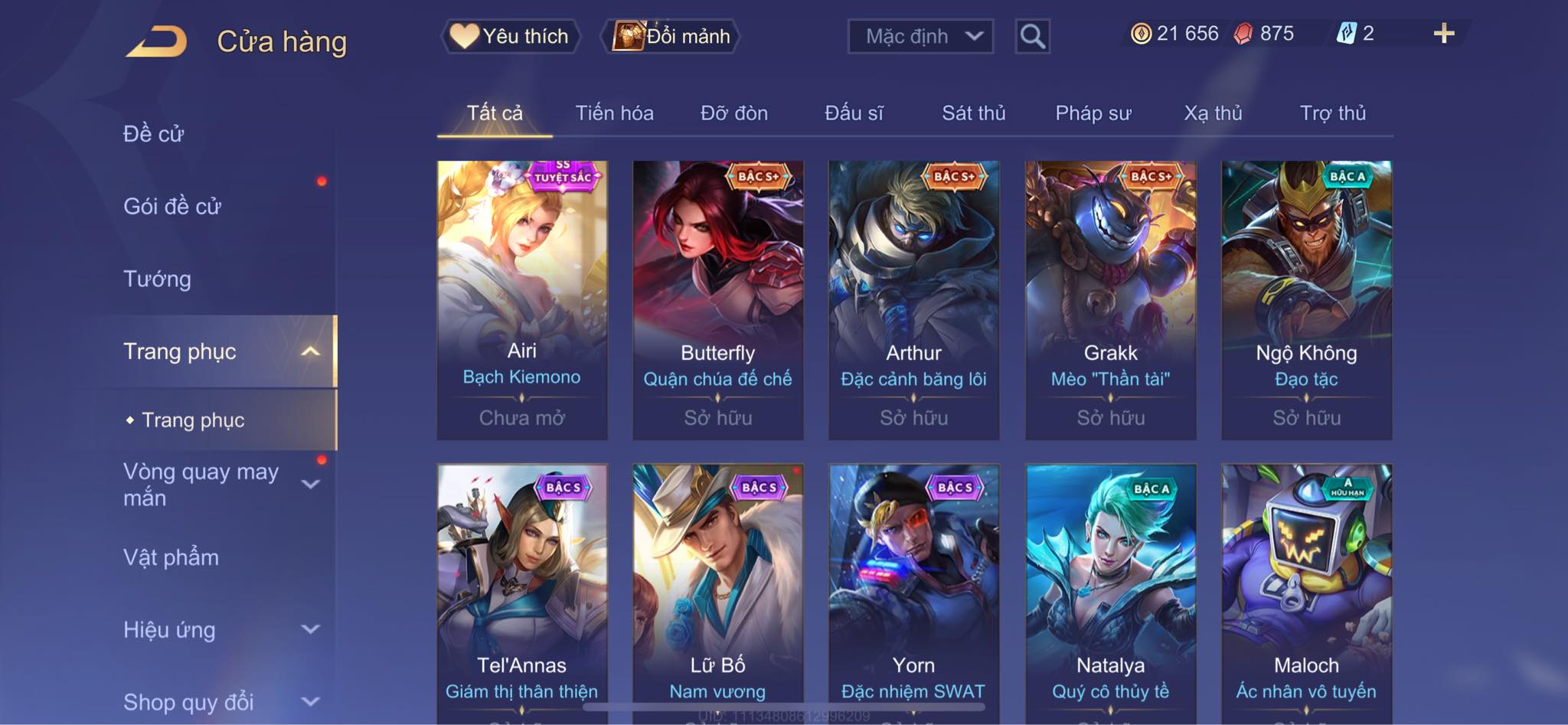The width and height of the screenshot is (1568, 725).
Task: Open the magnifying glass search
Action: (1032, 36)
